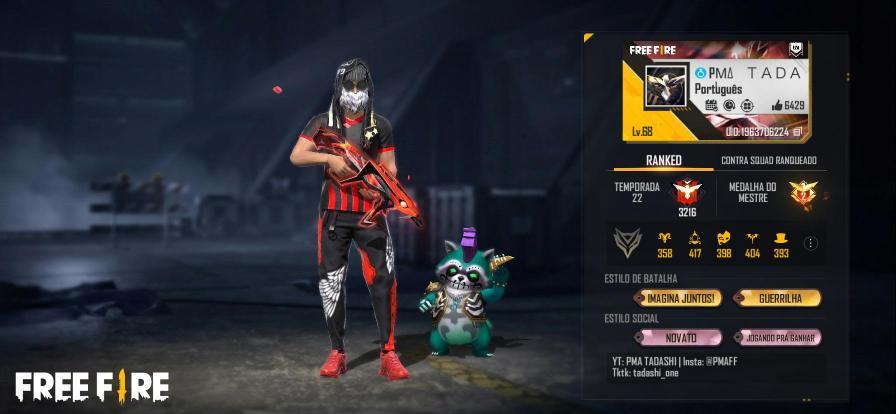This screenshot has height=414, width=896.
Task: Choose the GUERRILHA battle style tag
Action: tap(776, 298)
